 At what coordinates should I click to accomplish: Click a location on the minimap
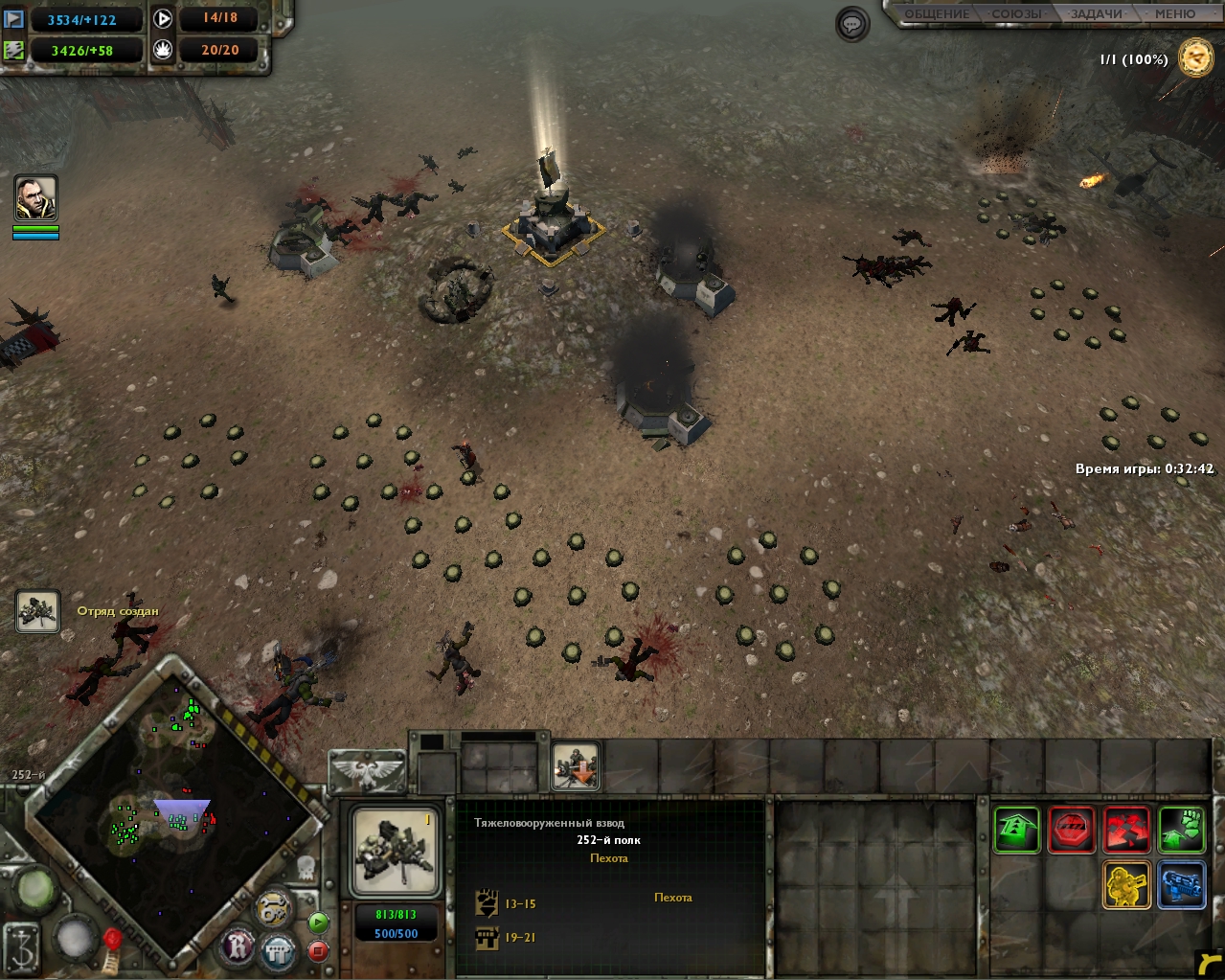tap(172, 814)
